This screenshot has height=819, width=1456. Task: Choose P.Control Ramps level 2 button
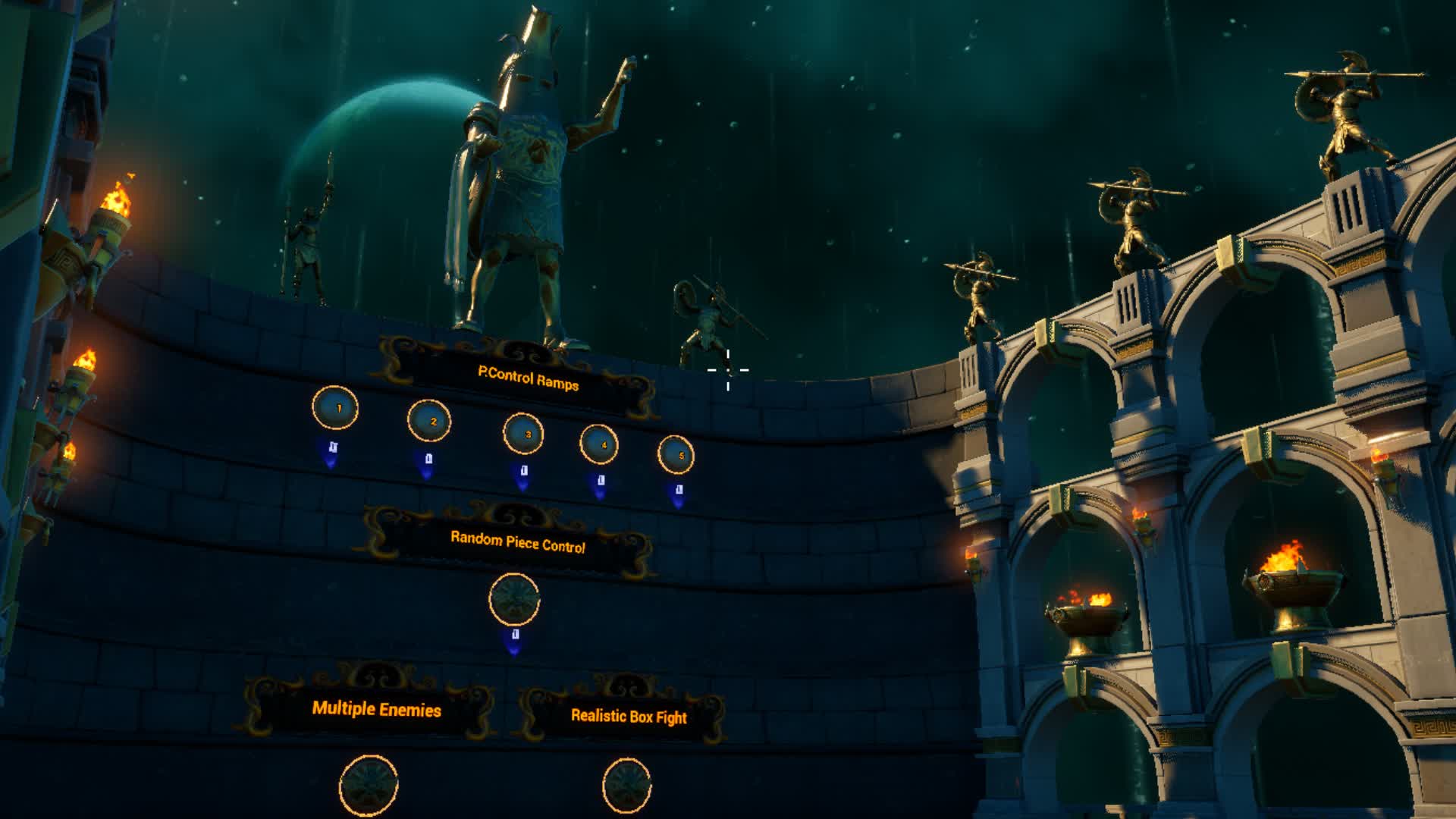tap(429, 421)
